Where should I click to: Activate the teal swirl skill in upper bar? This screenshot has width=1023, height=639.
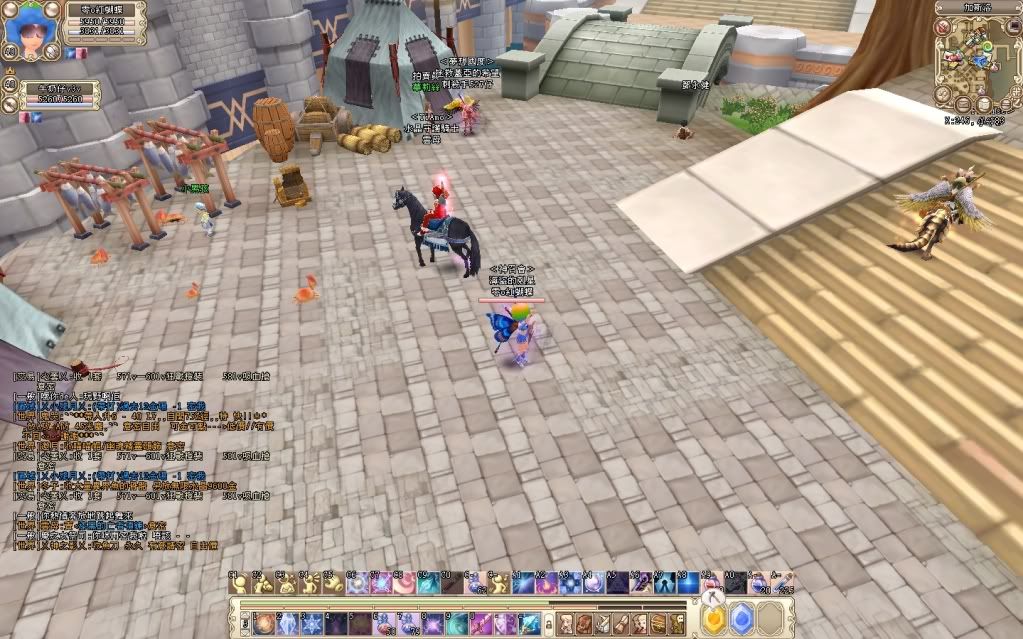click(428, 581)
